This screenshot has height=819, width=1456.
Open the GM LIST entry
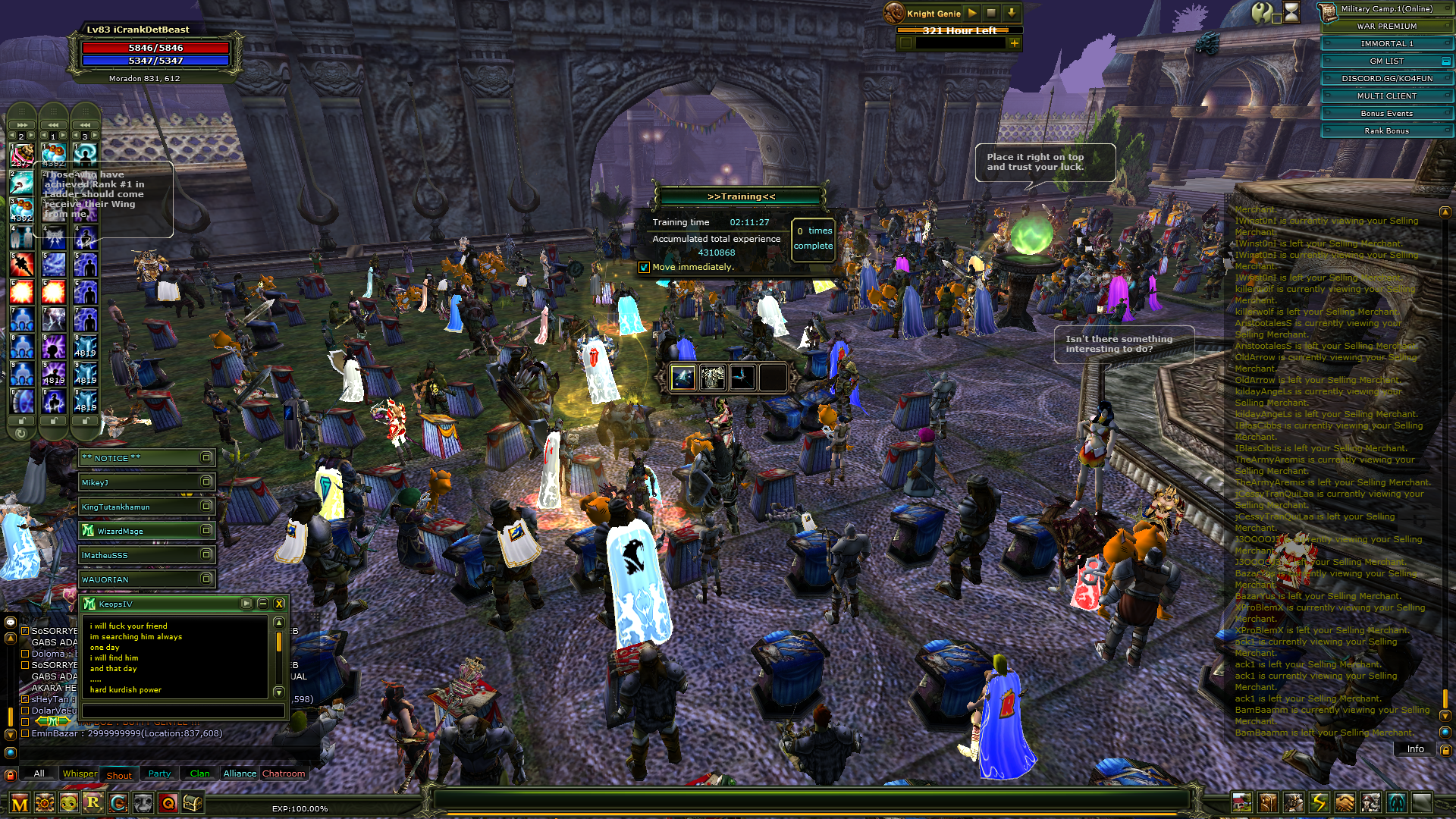(x=1386, y=61)
